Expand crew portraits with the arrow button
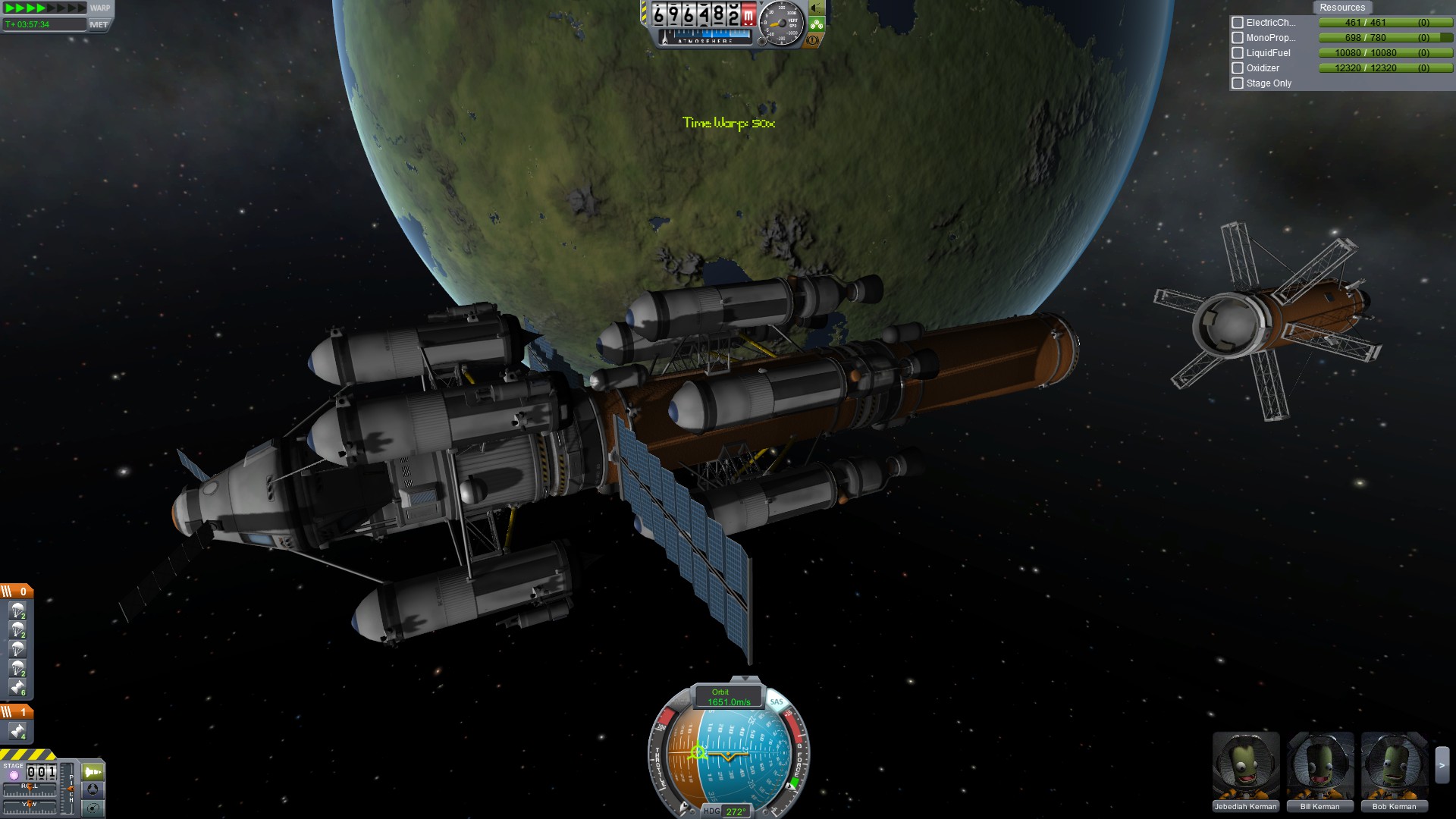Screen dimensions: 1456x819 (x=1442, y=766)
